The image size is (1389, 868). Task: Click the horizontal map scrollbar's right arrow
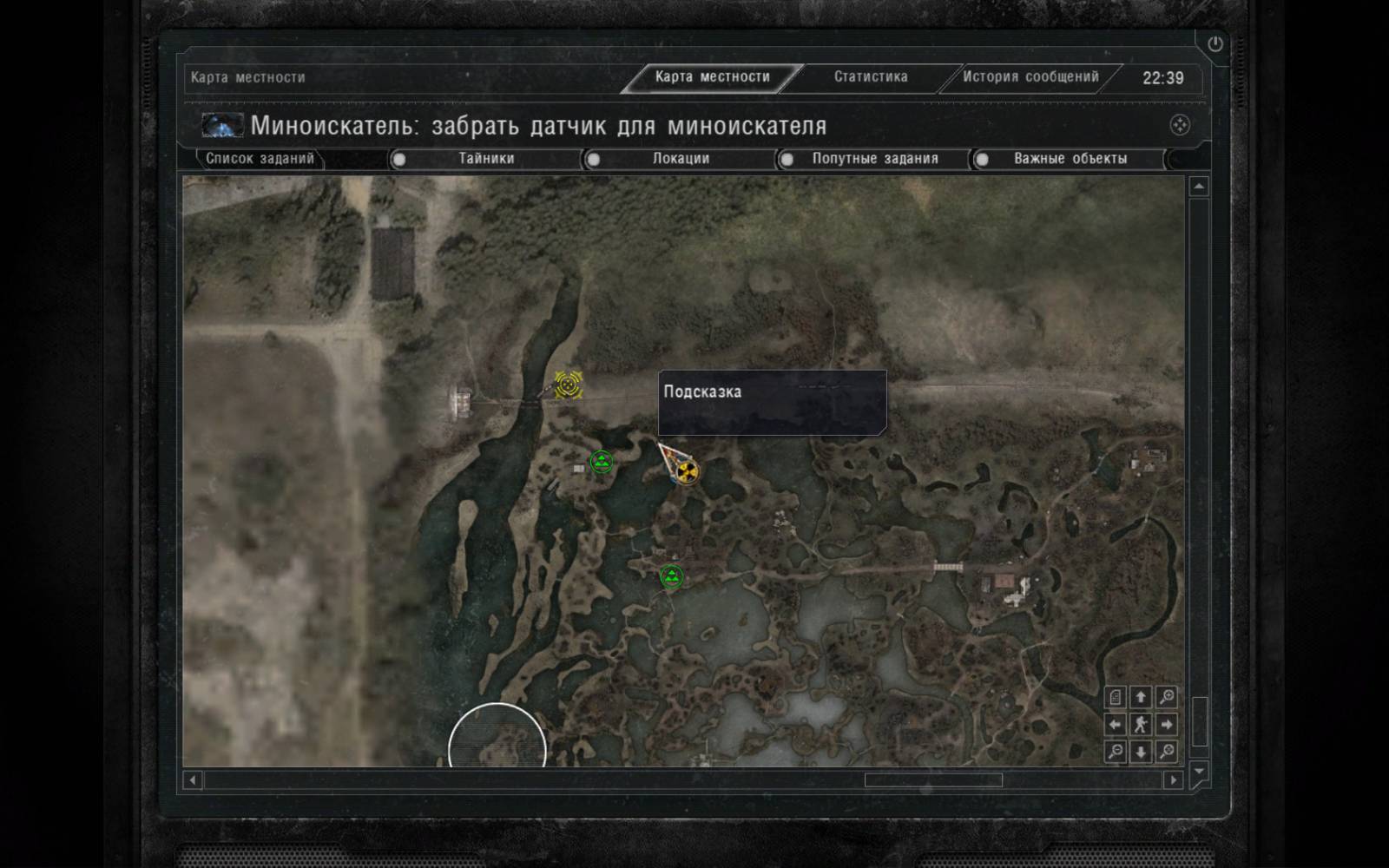coord(1173,780)
